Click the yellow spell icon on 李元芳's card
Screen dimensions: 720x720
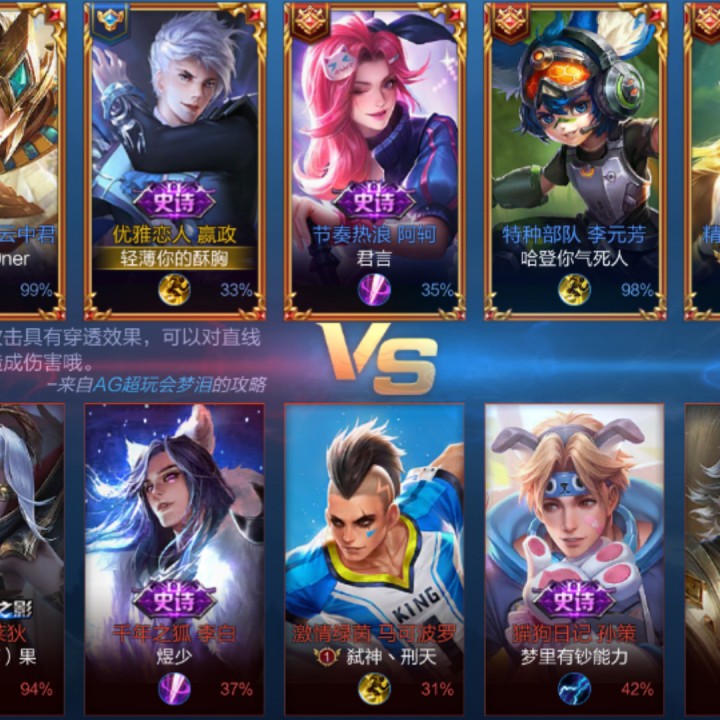574,290
